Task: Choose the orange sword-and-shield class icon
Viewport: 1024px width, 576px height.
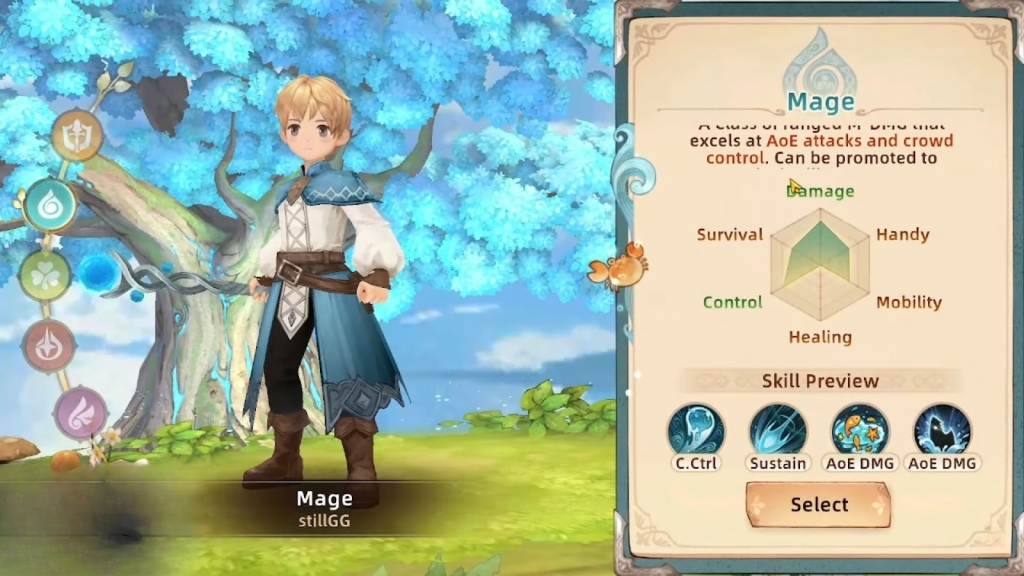Action: 77,135
